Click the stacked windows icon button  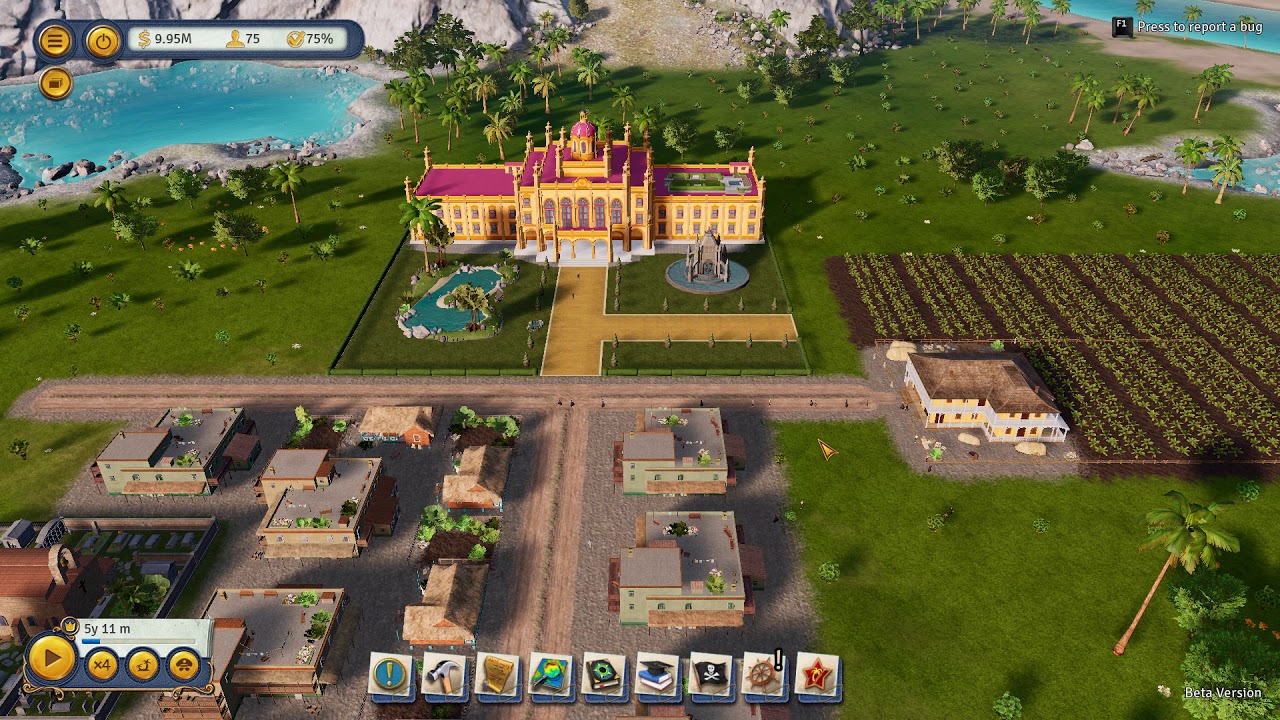tap(55, 84)
